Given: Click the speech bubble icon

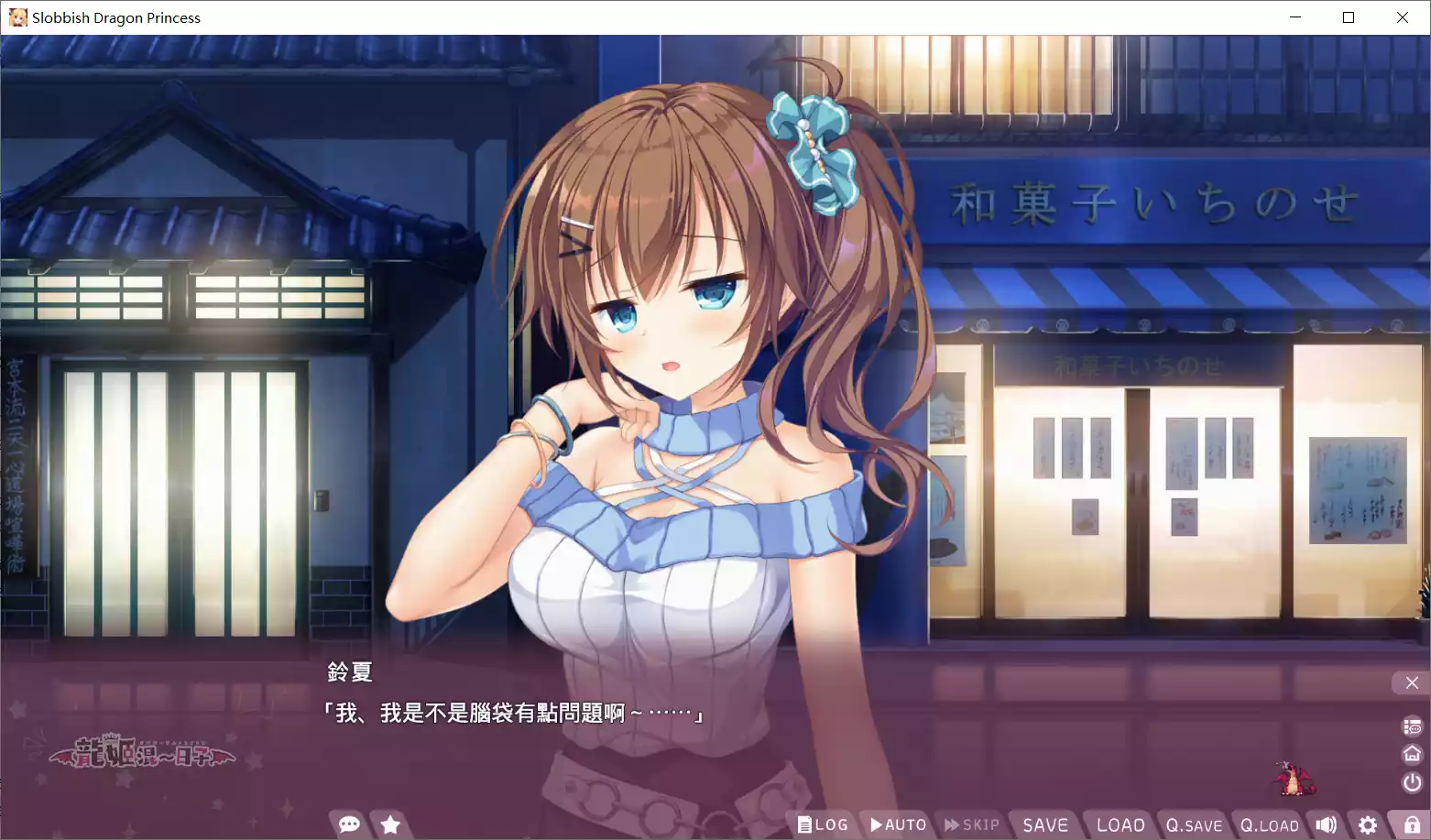Looking at the screenshot, I should [x=349, y=824].
